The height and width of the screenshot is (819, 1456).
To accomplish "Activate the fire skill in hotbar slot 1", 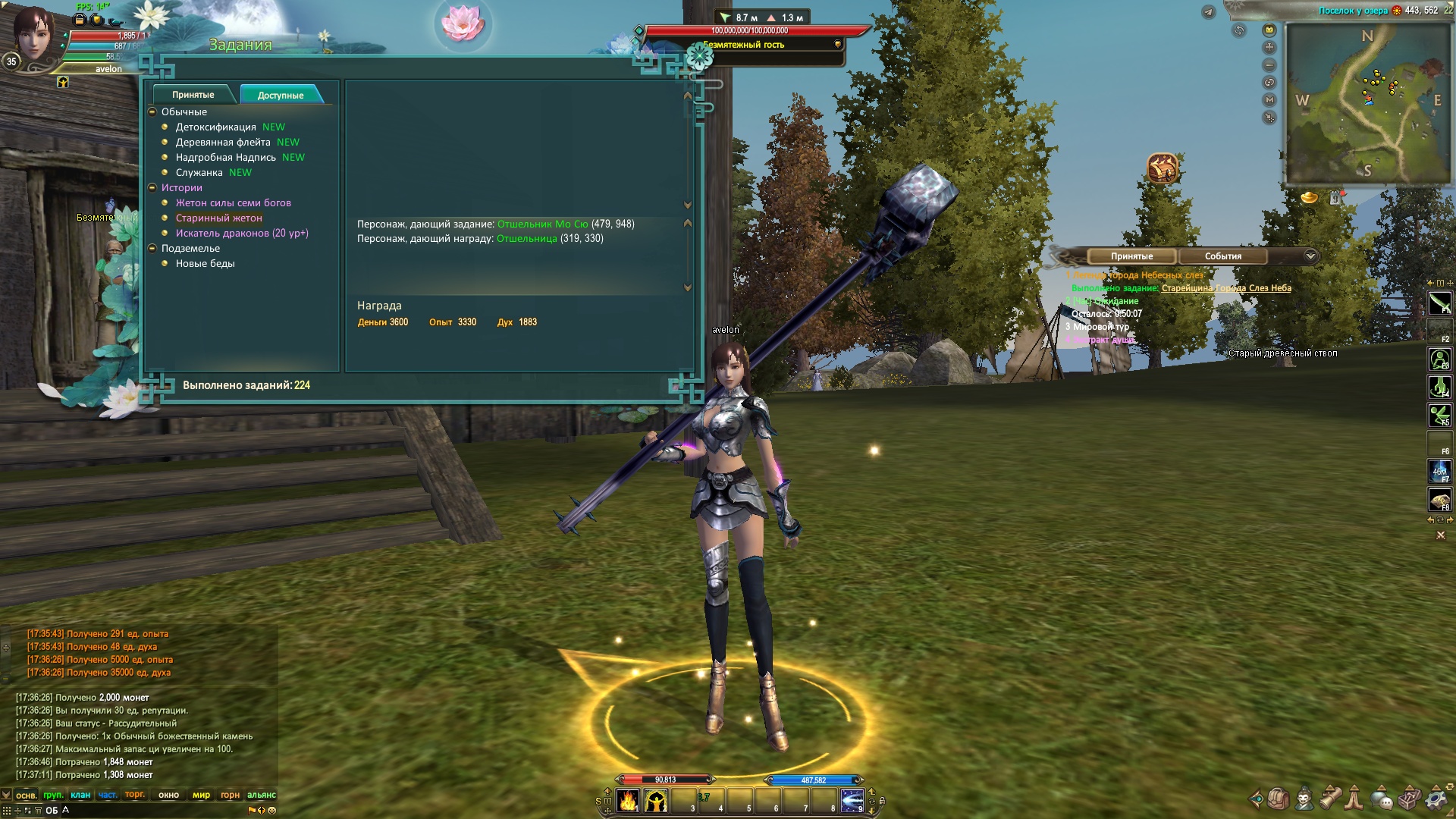I will coord(628,800).
